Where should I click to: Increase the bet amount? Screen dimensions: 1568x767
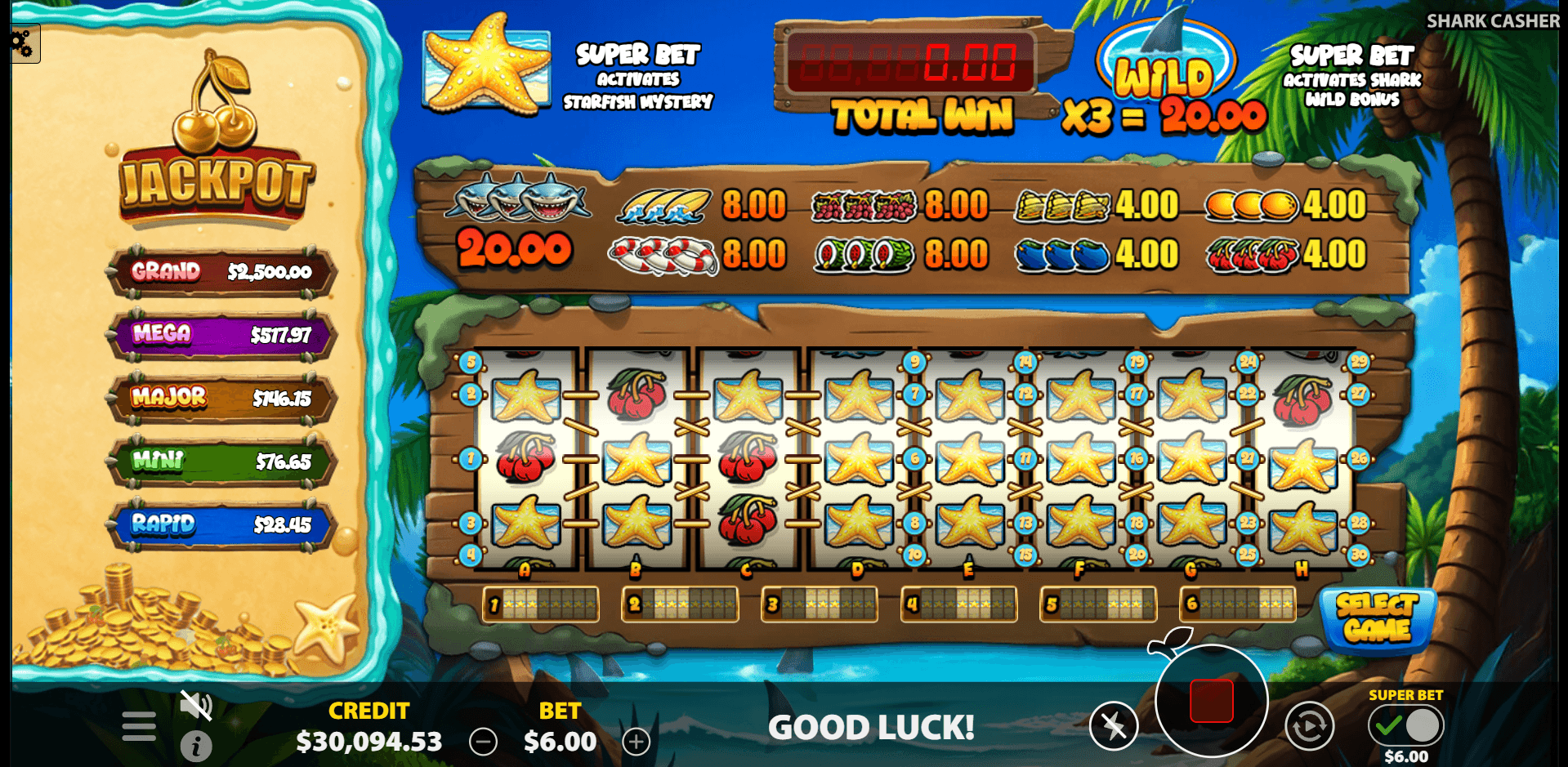(x=636, y=742)
